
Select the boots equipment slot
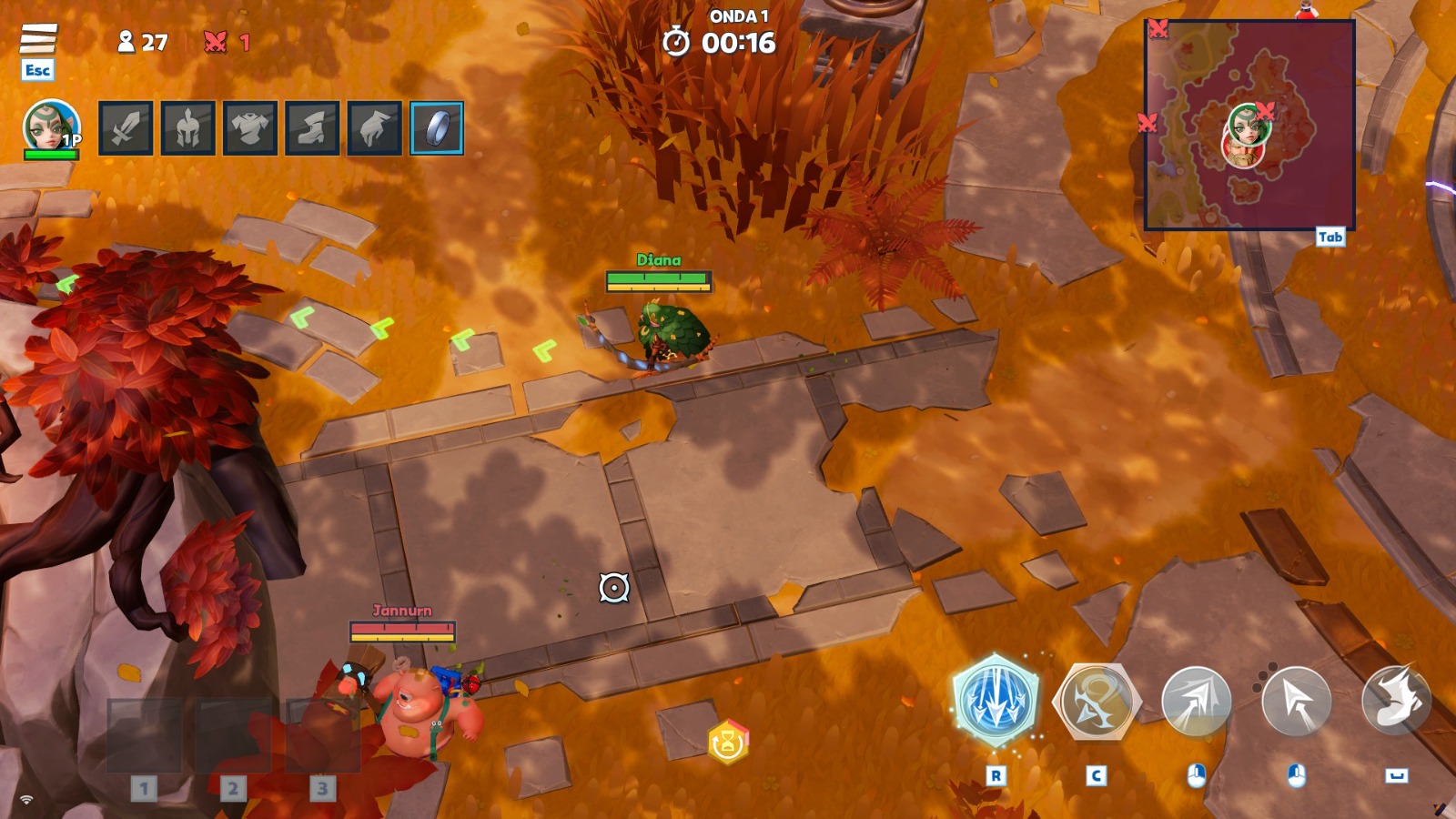coord(312,128)
